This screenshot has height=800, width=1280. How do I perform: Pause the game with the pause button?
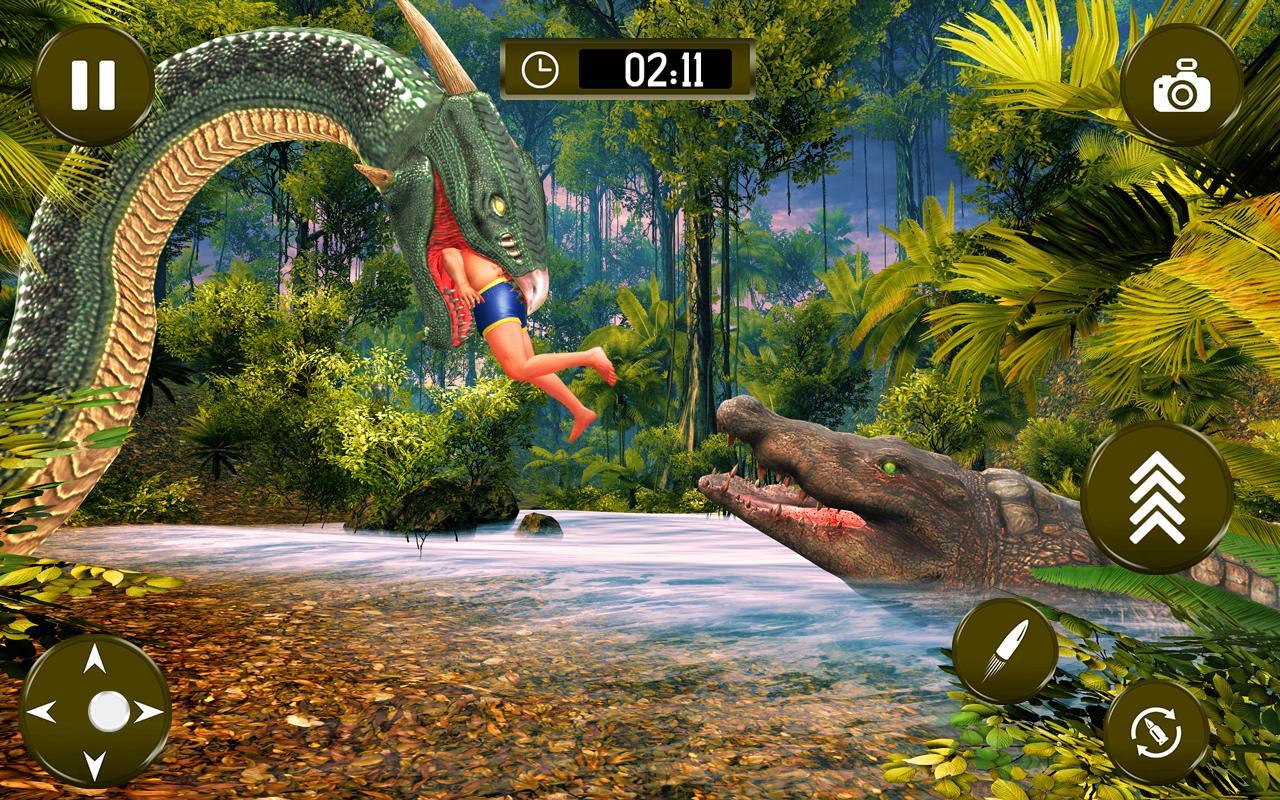(x=93, y=85)
